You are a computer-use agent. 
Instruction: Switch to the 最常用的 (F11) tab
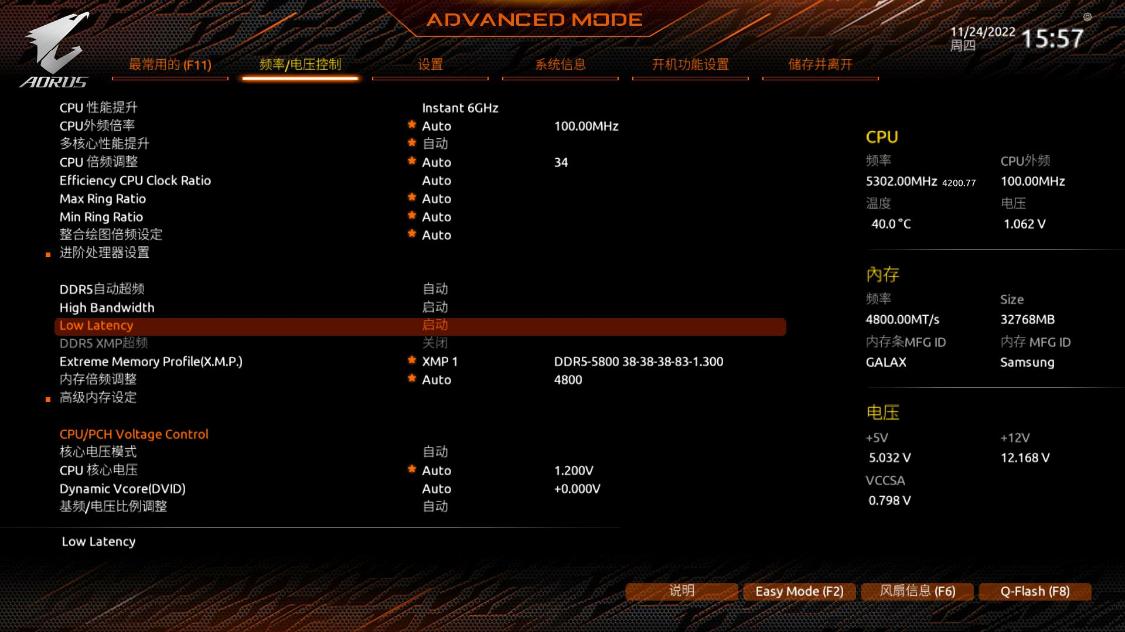(169, 65)
